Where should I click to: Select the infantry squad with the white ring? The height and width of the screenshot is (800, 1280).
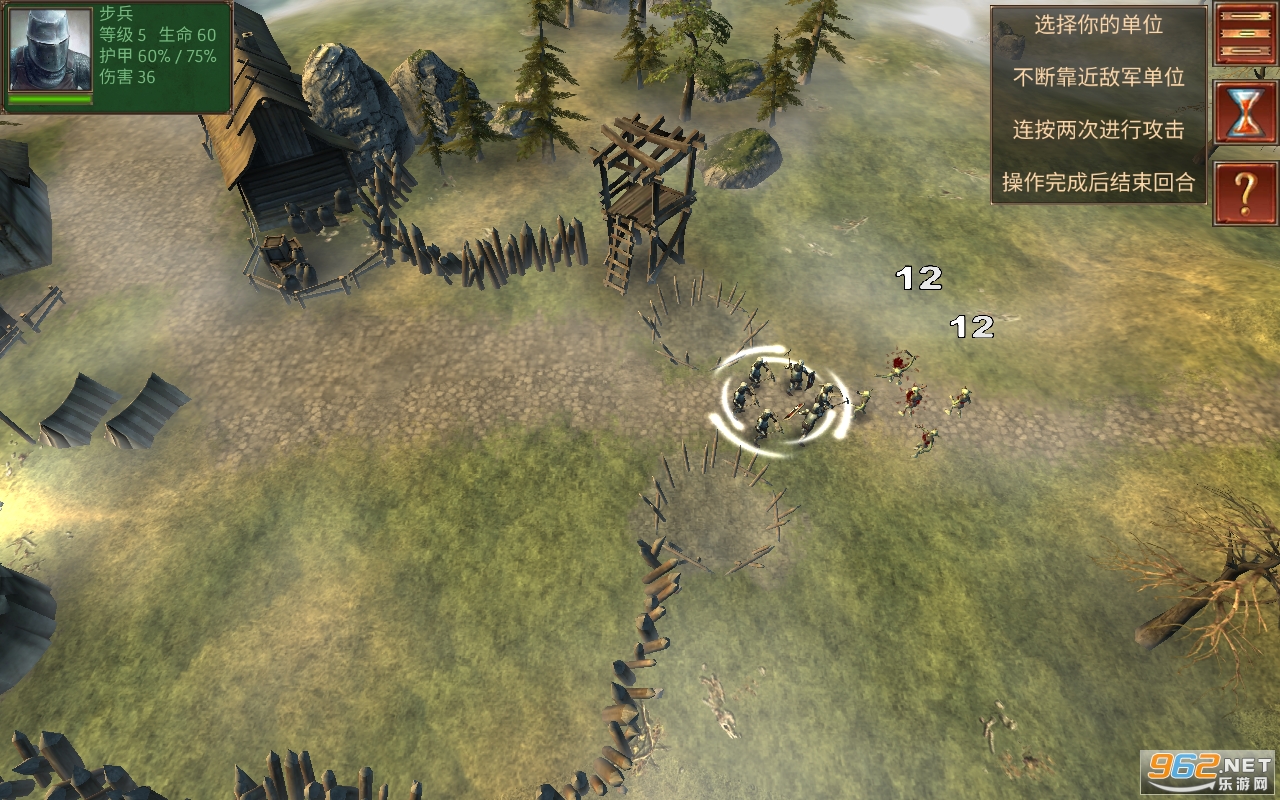pos(781,402)
